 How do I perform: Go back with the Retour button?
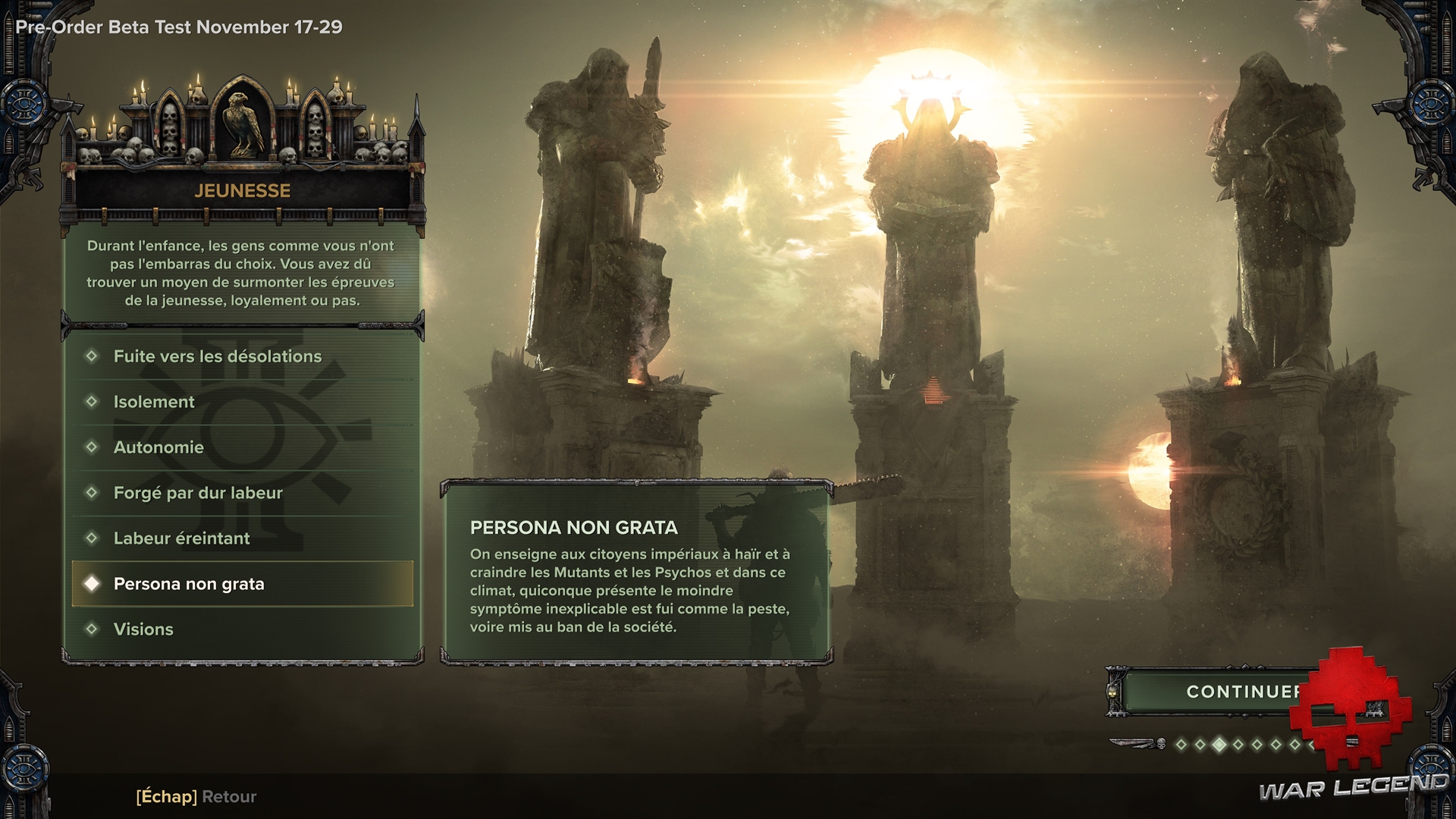pyautogui.click(x=196, y=796)
